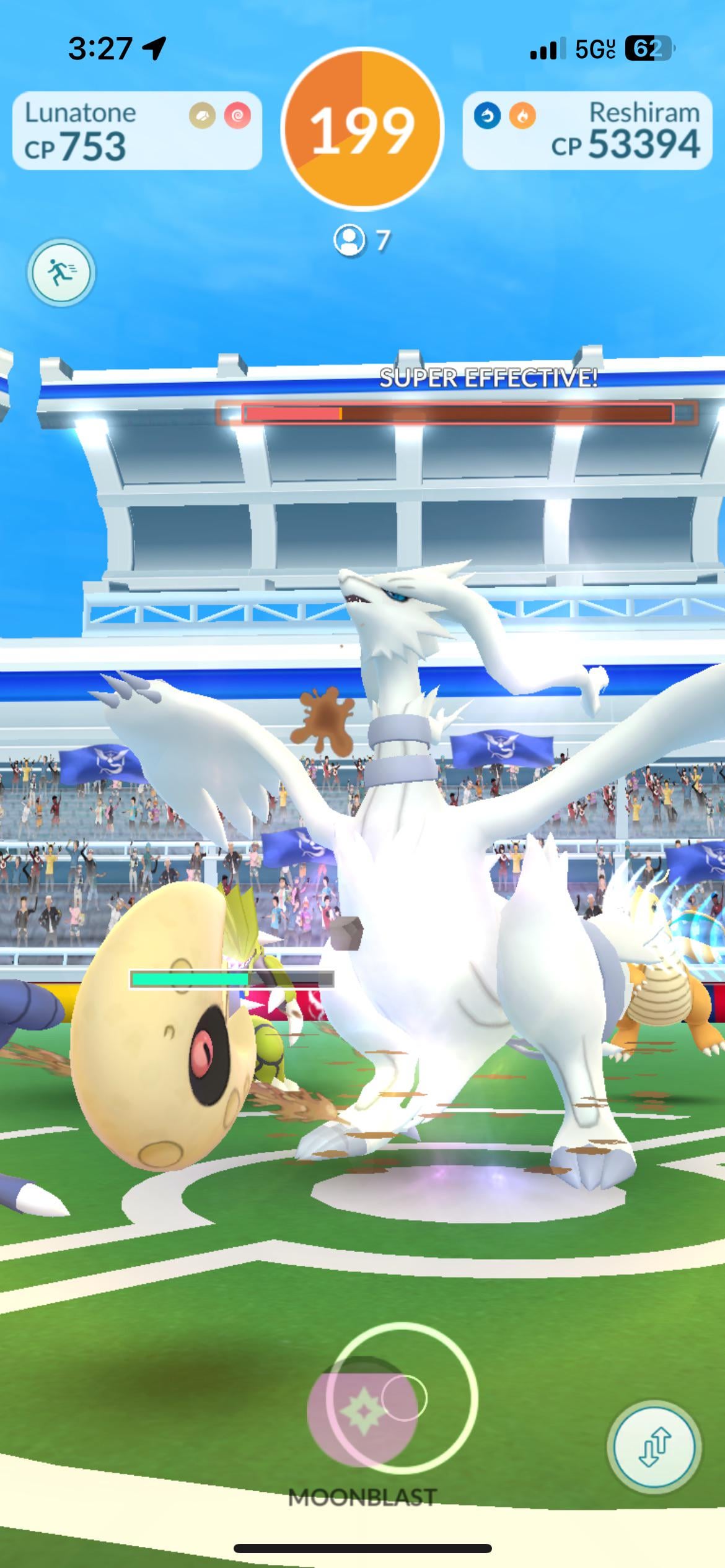Show the trainers-in-raid count icon

[x=349, y=240]
